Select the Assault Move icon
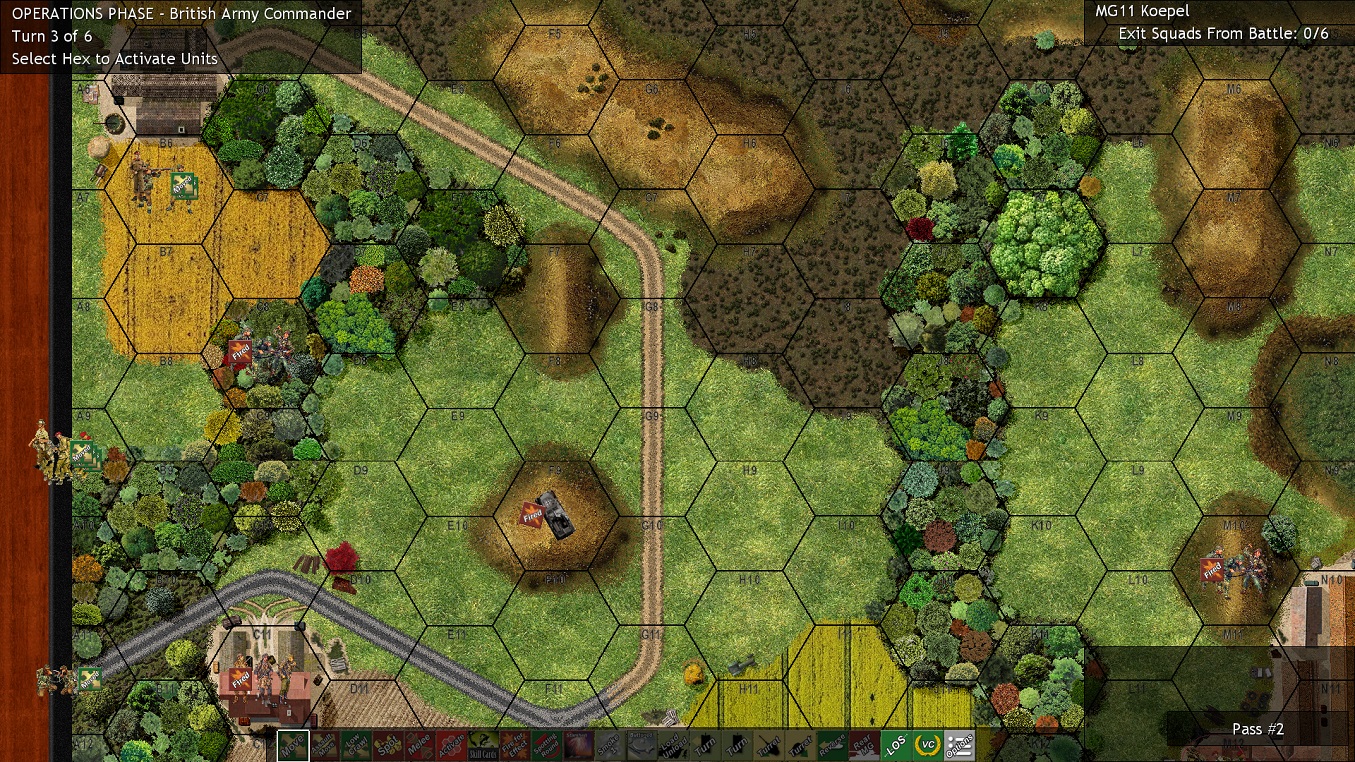1355x762 pixels. click(324, 745)
